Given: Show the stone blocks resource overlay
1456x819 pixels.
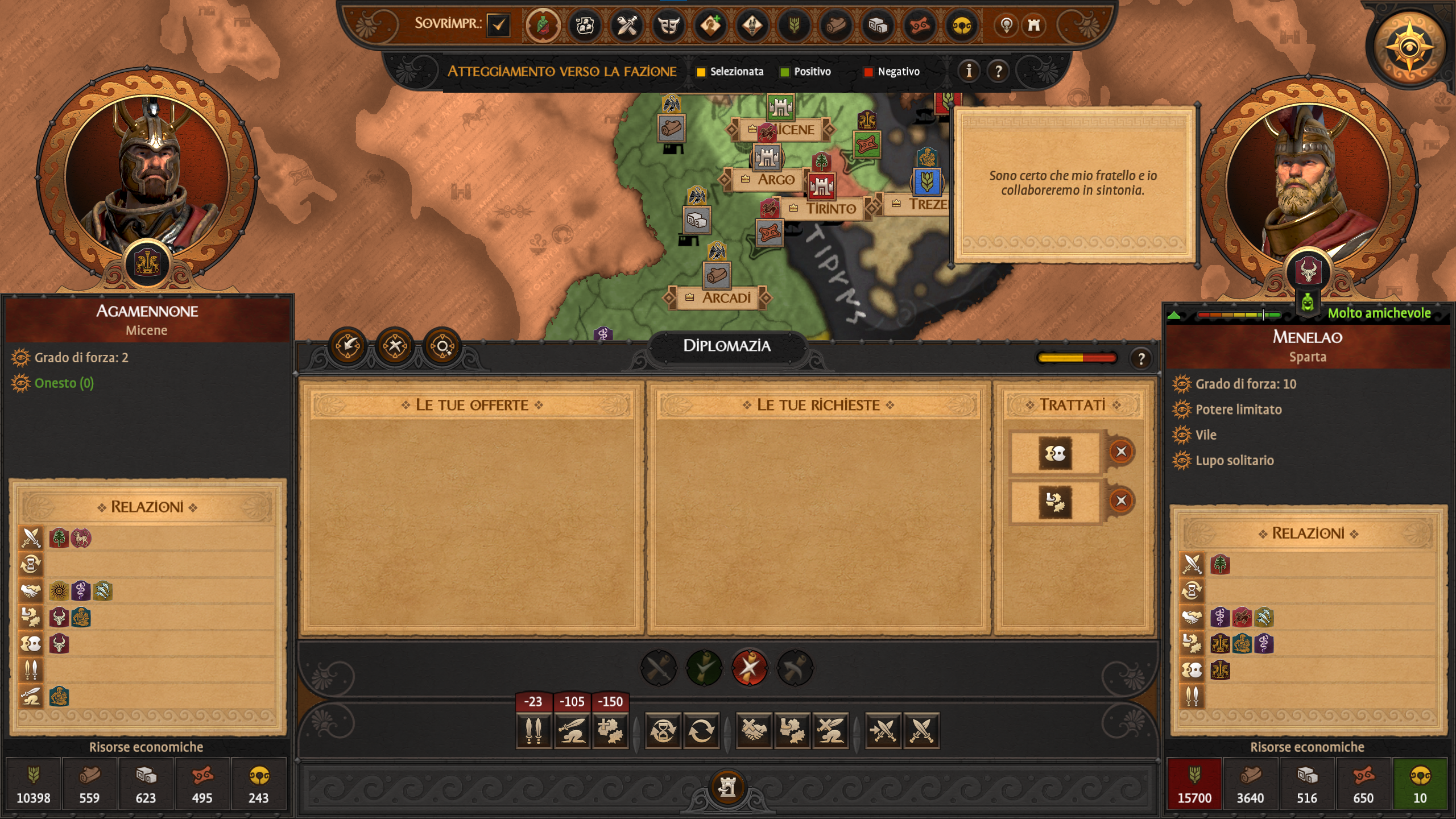Looking at the screenshot, I should click(878, 25).
